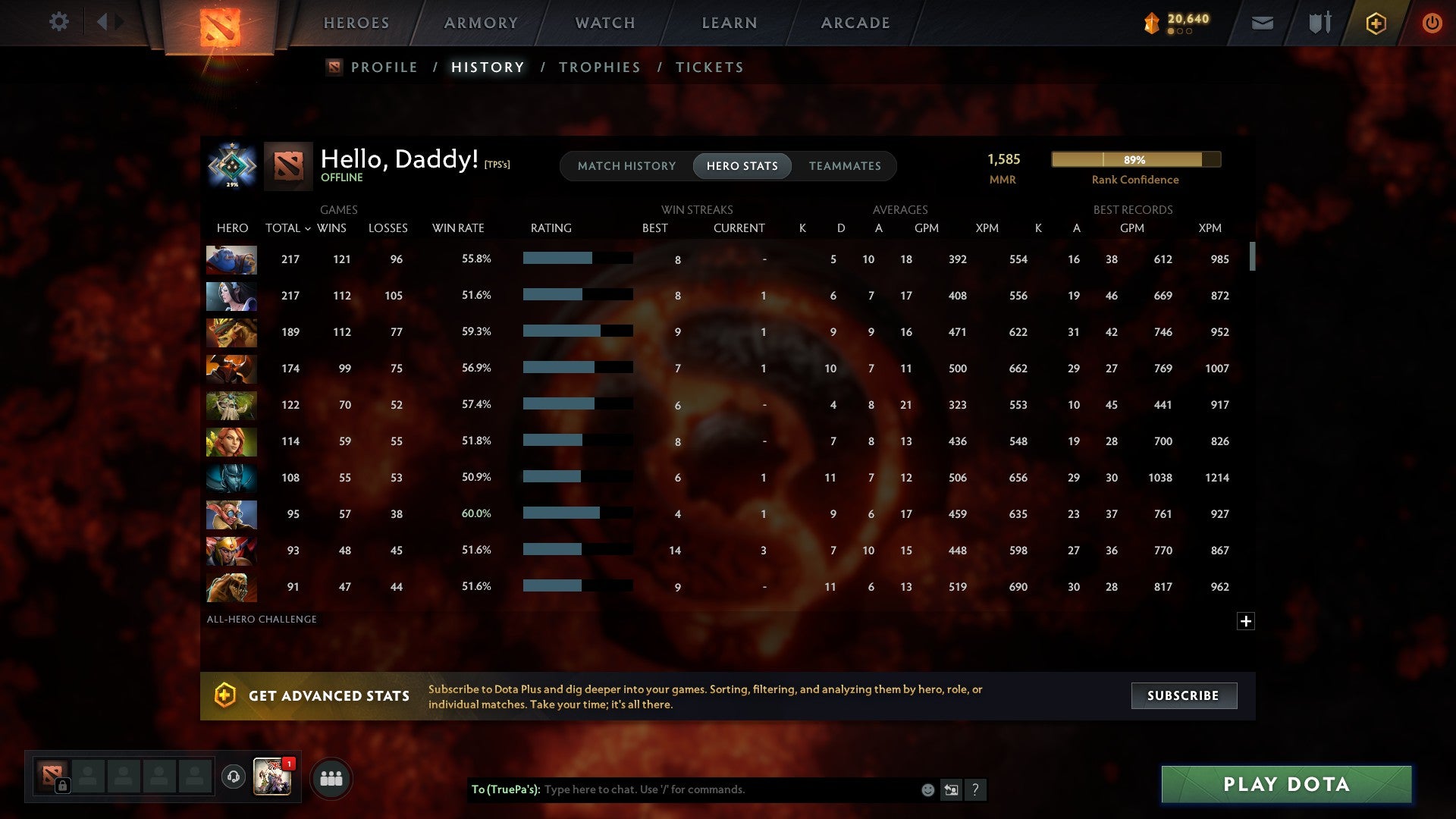Go to the Trophies section
This screenshot has height=819, width=1456.
[599, 67]
